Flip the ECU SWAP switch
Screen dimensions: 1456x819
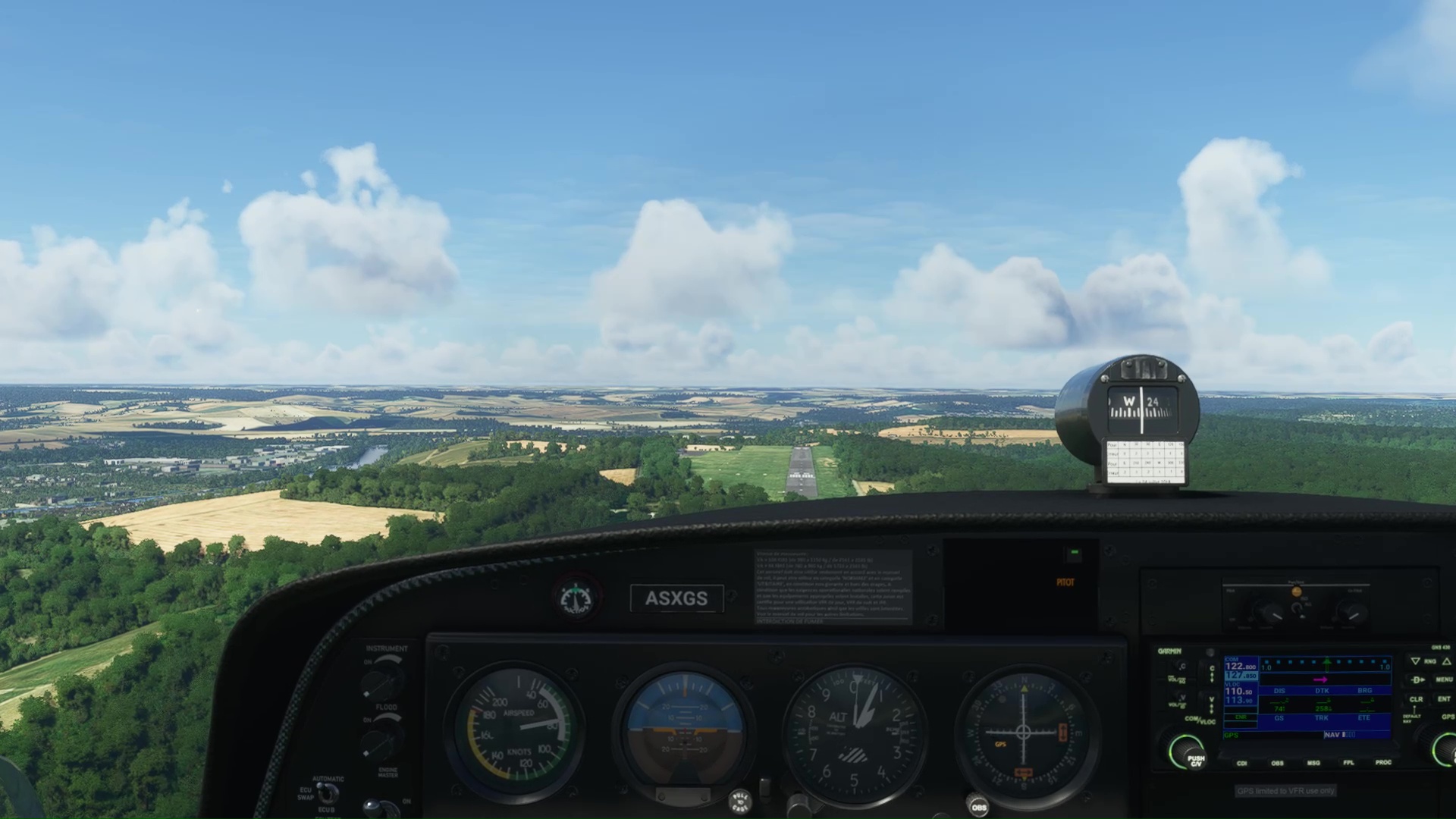[x=328, y=792]
